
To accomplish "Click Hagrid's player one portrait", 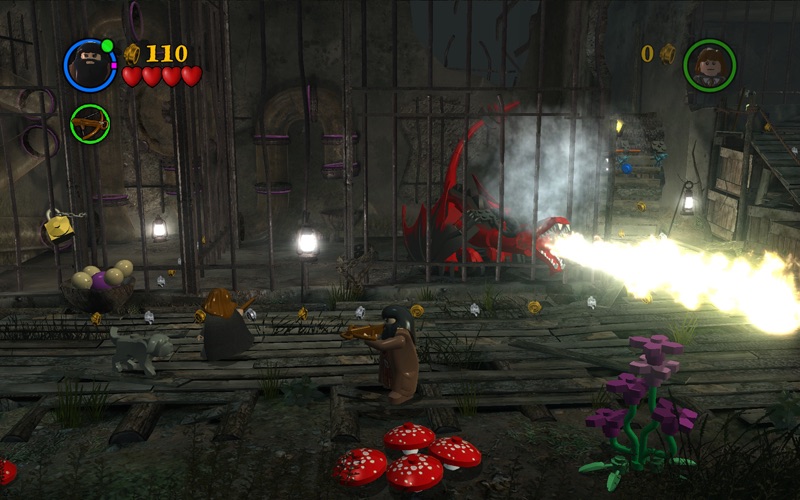I will click(x=90, y=65).
